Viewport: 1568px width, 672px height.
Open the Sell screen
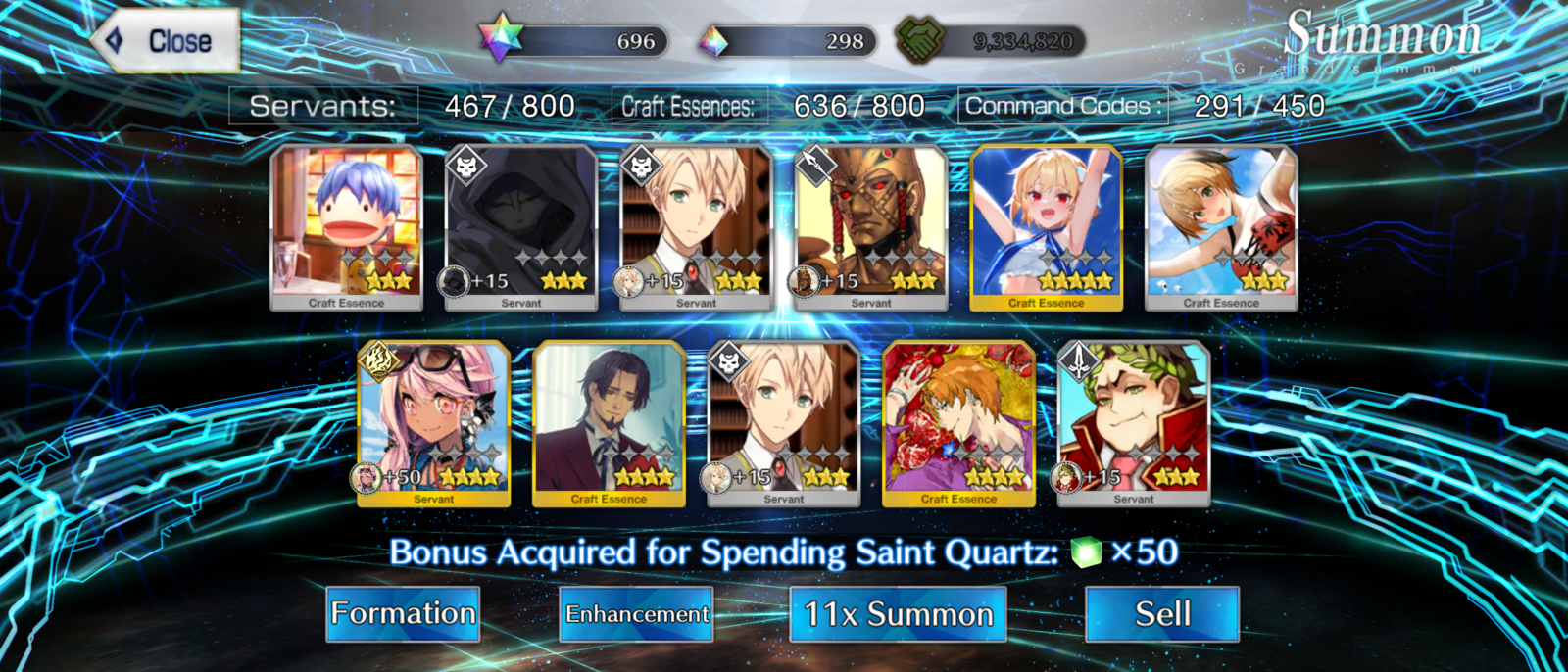(1161, 614)
